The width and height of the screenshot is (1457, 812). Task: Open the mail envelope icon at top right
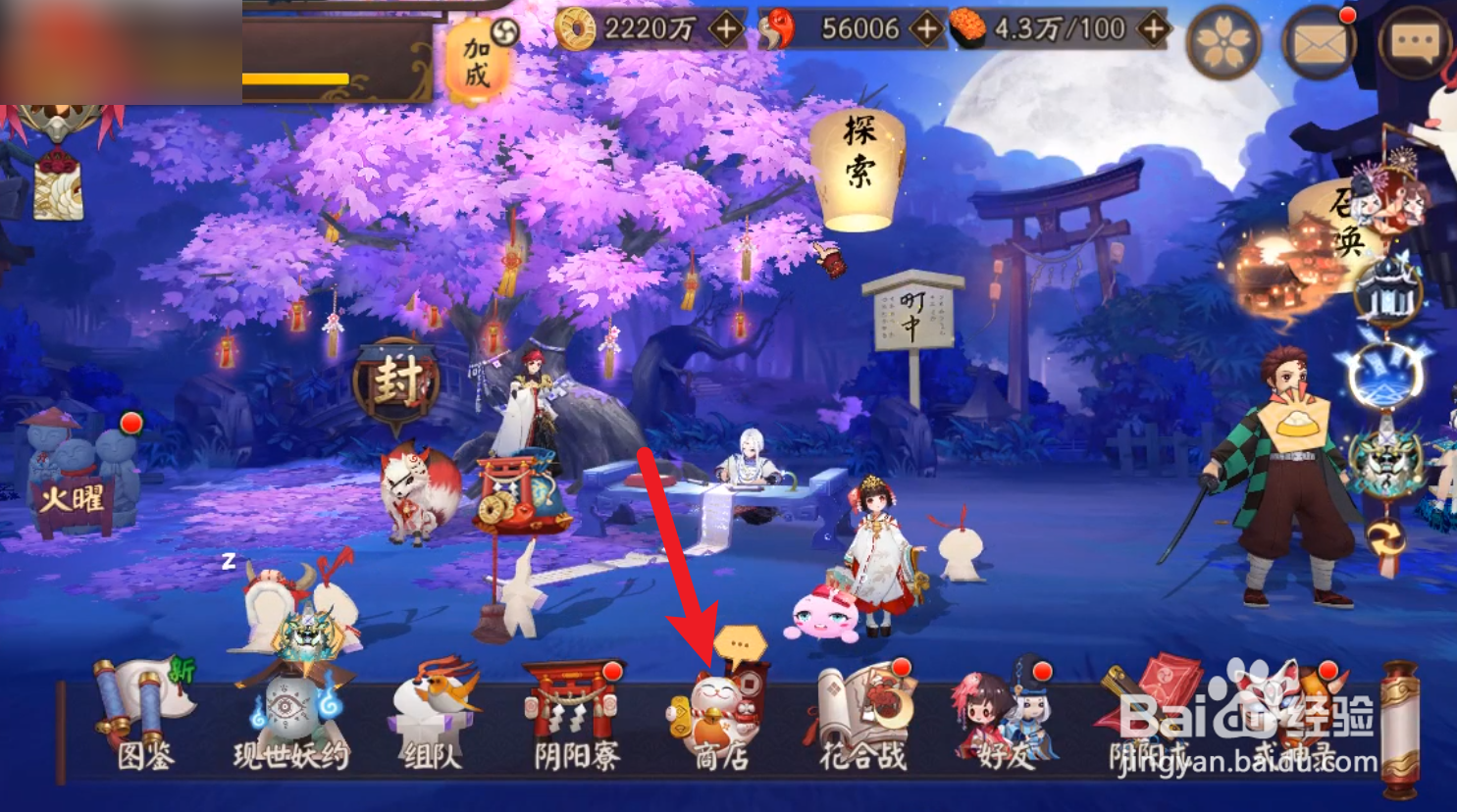[1320, 43]
